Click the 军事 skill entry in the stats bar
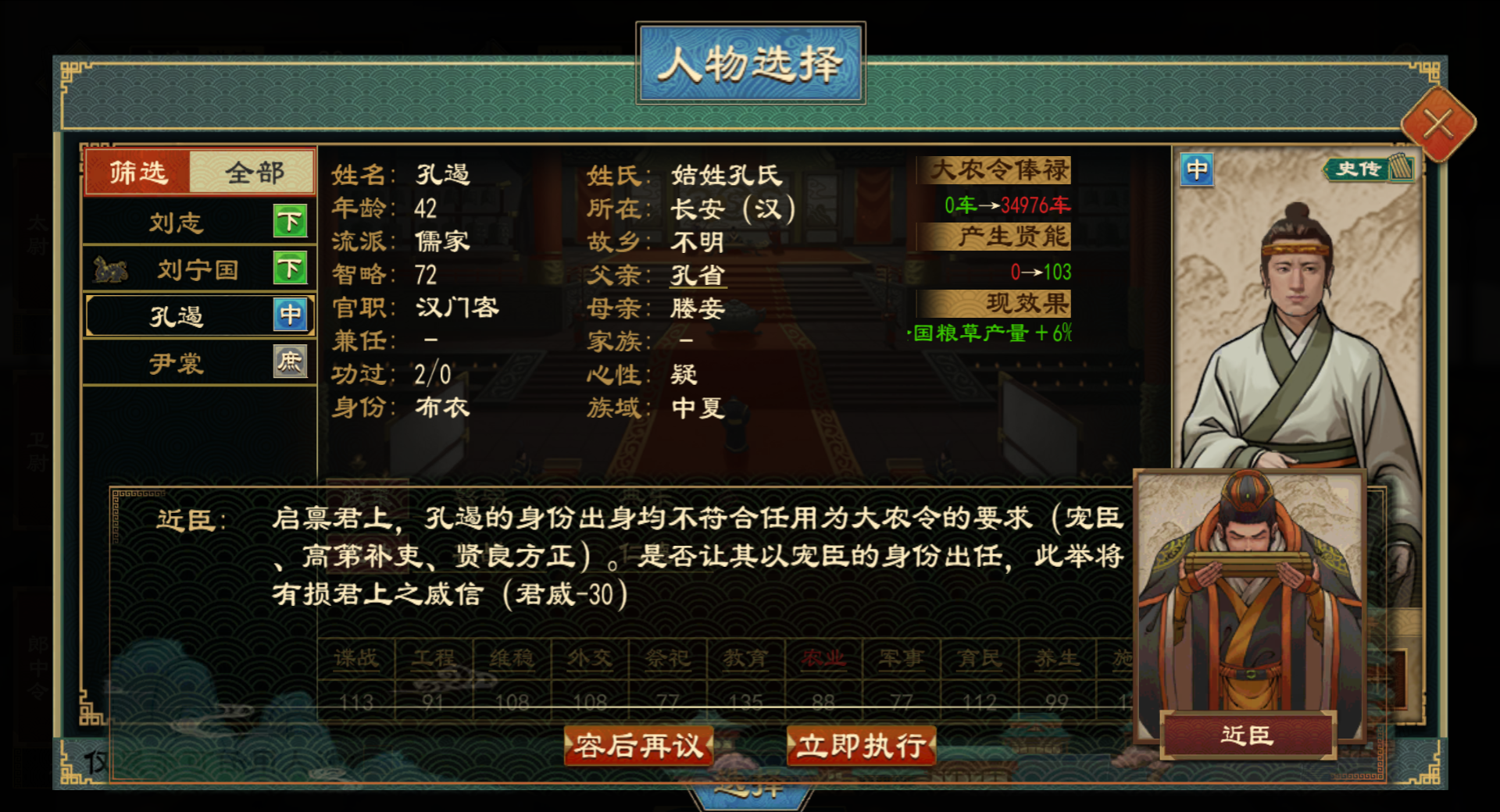The width and height of the screenshot is (1500, 812). tap(900, 658)
